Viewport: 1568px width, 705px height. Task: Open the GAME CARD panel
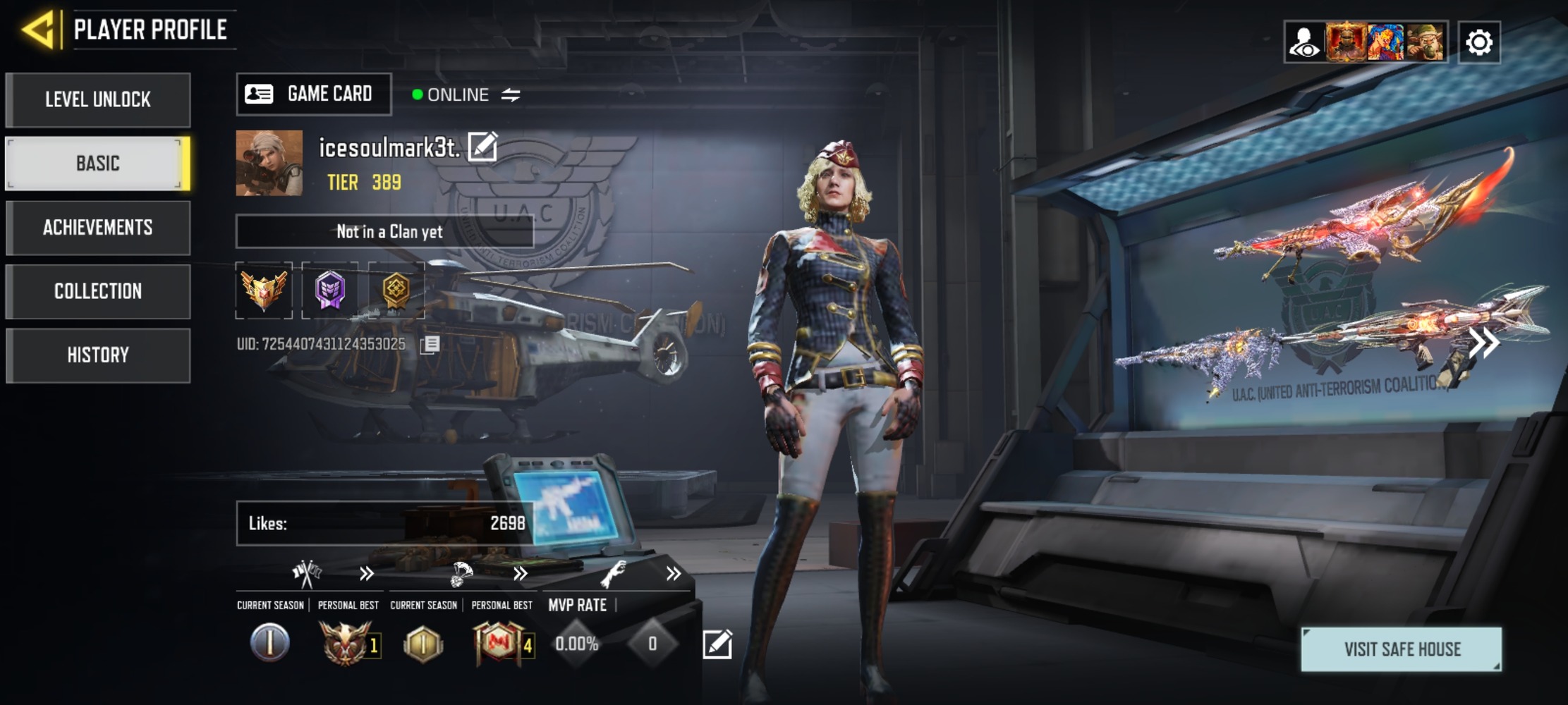[313, 94]
